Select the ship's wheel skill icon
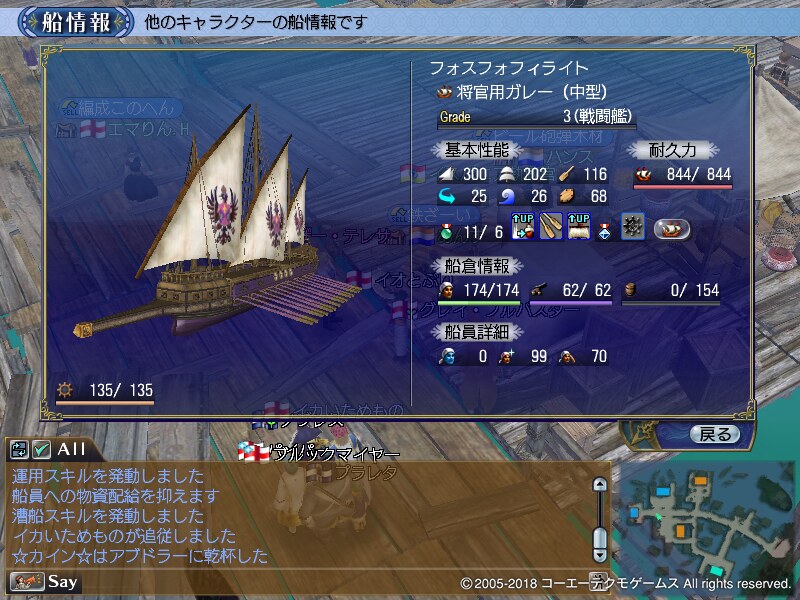 [632, 228]
